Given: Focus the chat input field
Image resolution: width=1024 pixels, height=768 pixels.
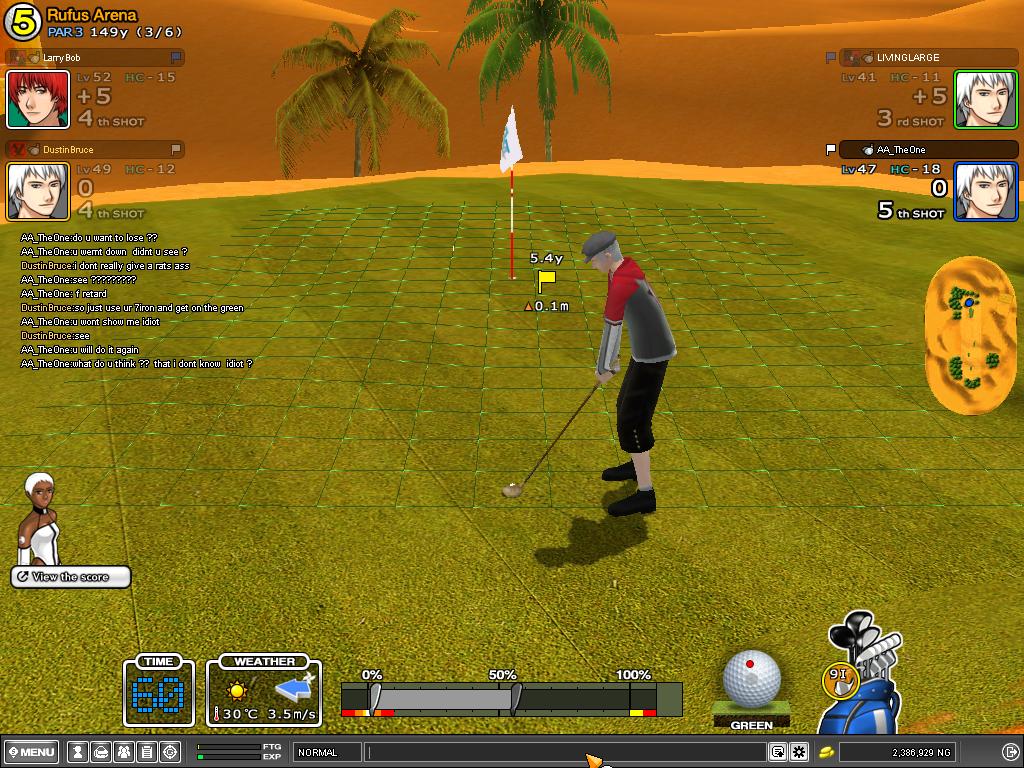Looking at the screenshot, I should tap(565, 752).
